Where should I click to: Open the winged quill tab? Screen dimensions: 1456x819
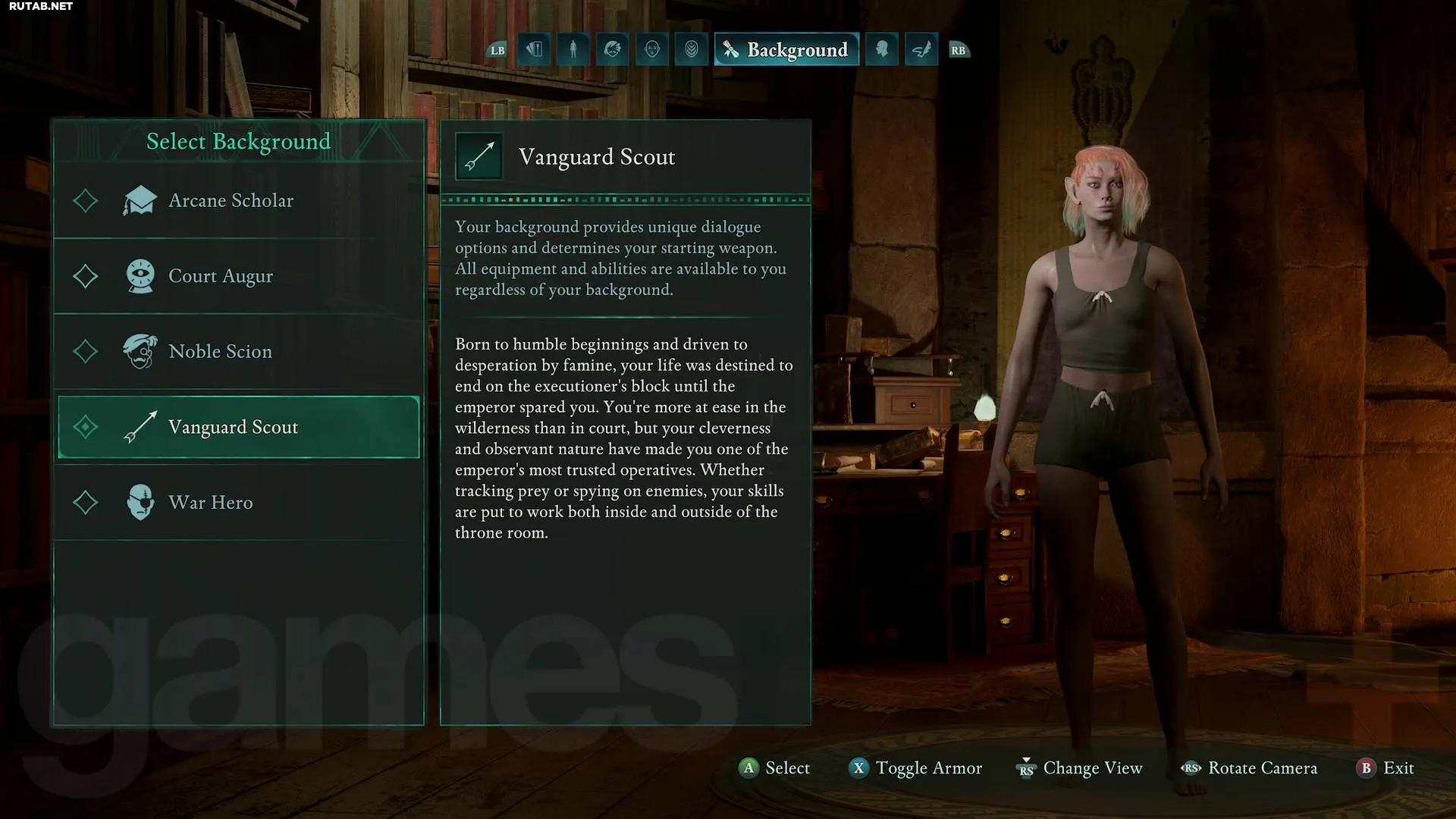(921, 50)
